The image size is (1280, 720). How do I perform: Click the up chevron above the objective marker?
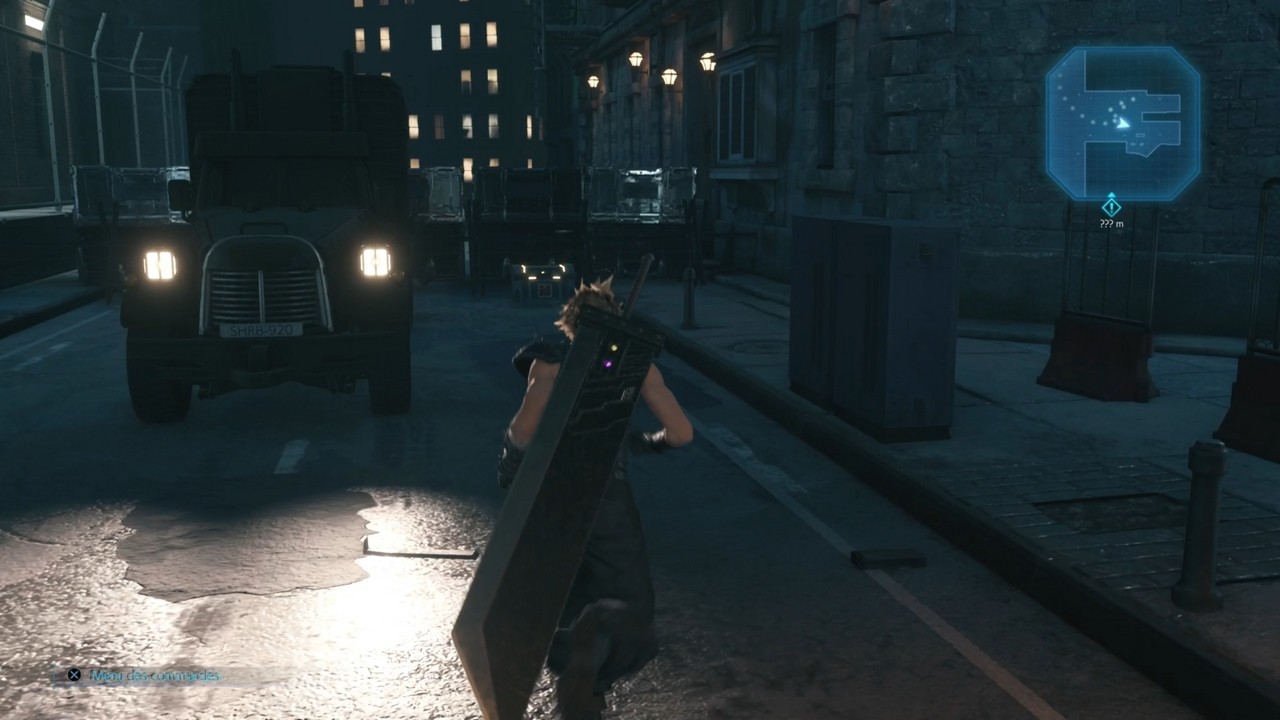[x=1112, y=194]
